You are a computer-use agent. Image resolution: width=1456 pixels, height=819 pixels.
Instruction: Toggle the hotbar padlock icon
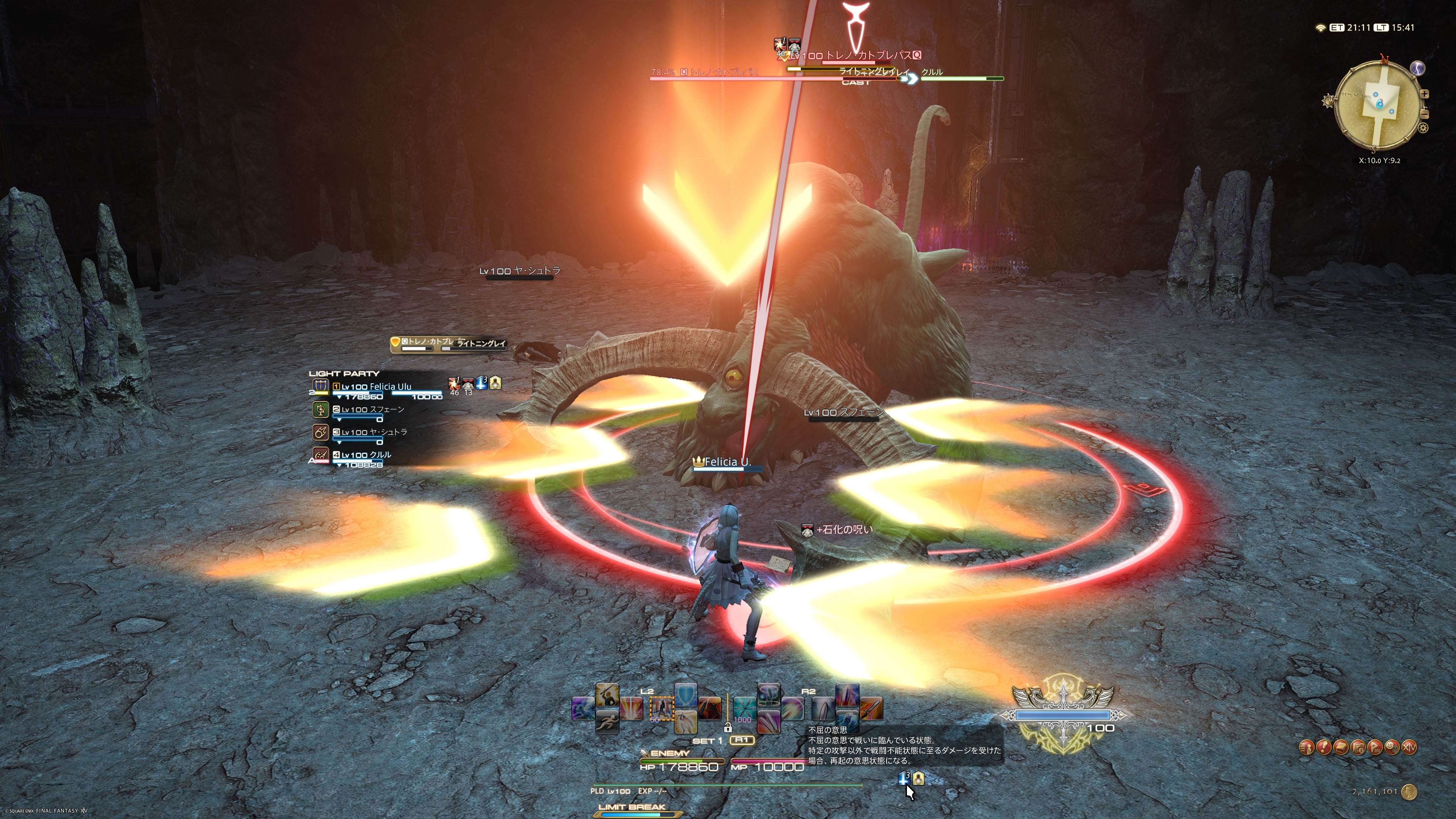[728, 728]
